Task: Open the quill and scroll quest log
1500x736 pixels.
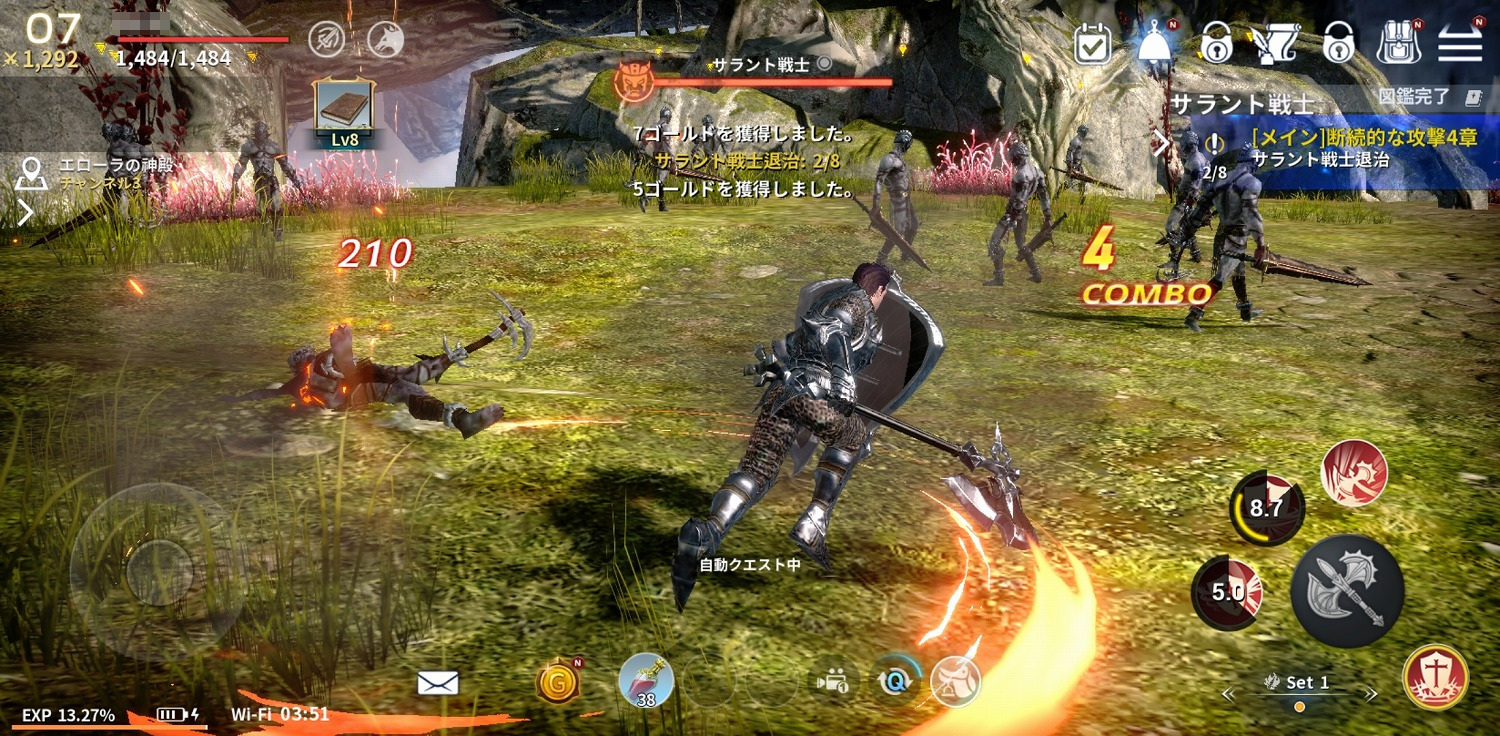Action: coord(1276,43)
